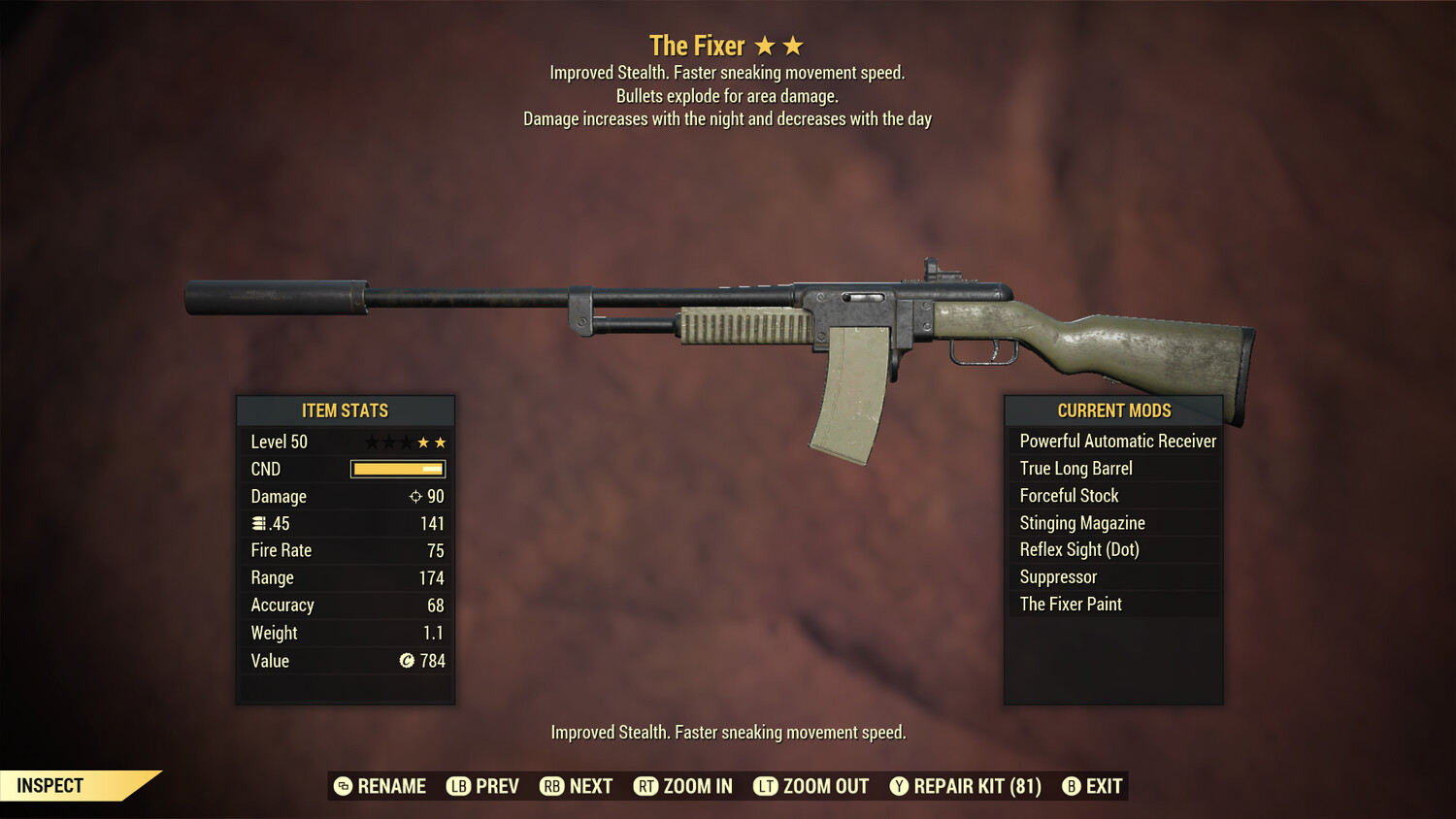Click the PREV button
Screen dimensions: 1456x819
[495, 786]
